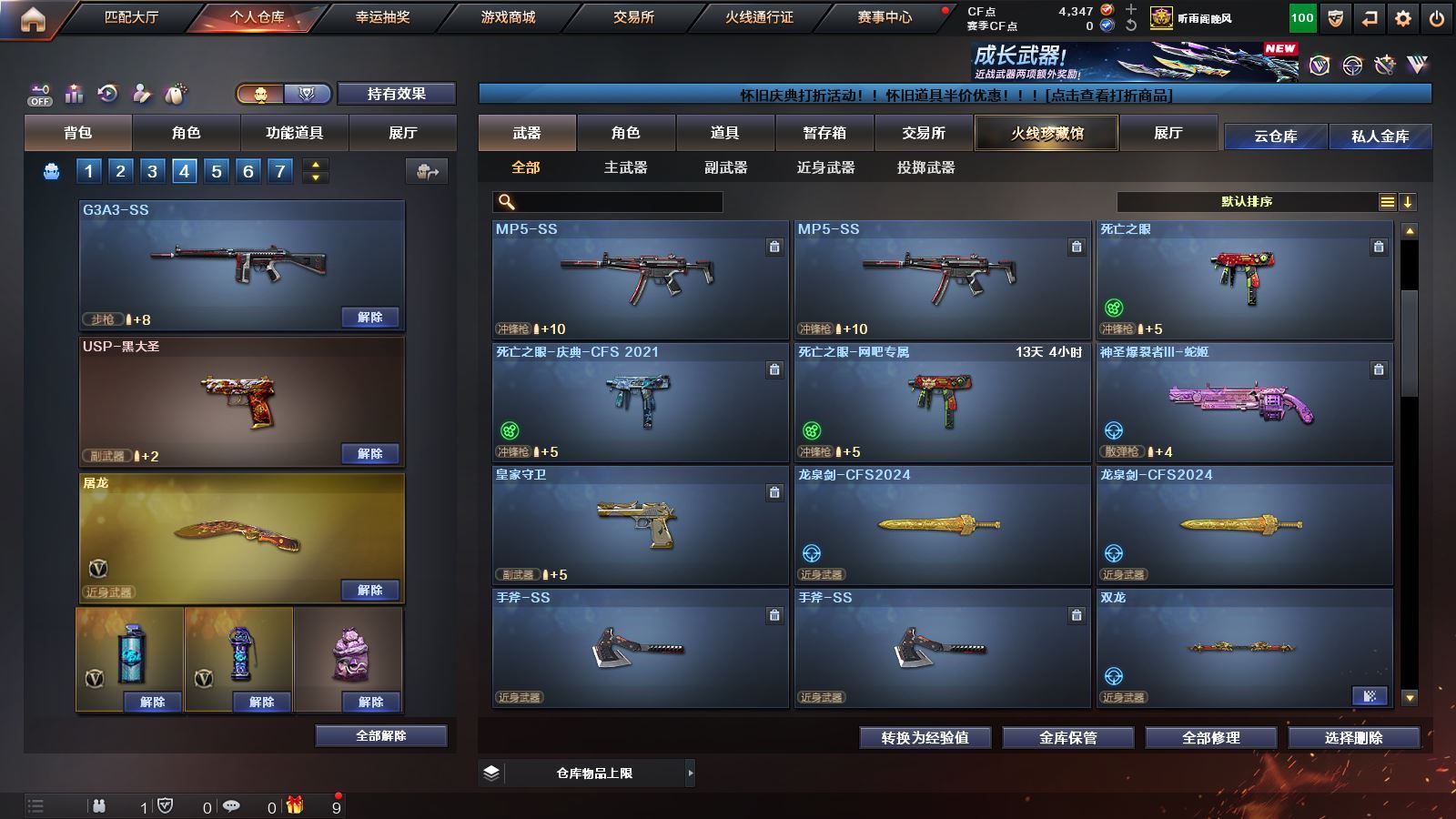Click the 持有效果 button
The height and width of the screenshot is (819, 1456).
pyautogui.click(x=396, y=94)
